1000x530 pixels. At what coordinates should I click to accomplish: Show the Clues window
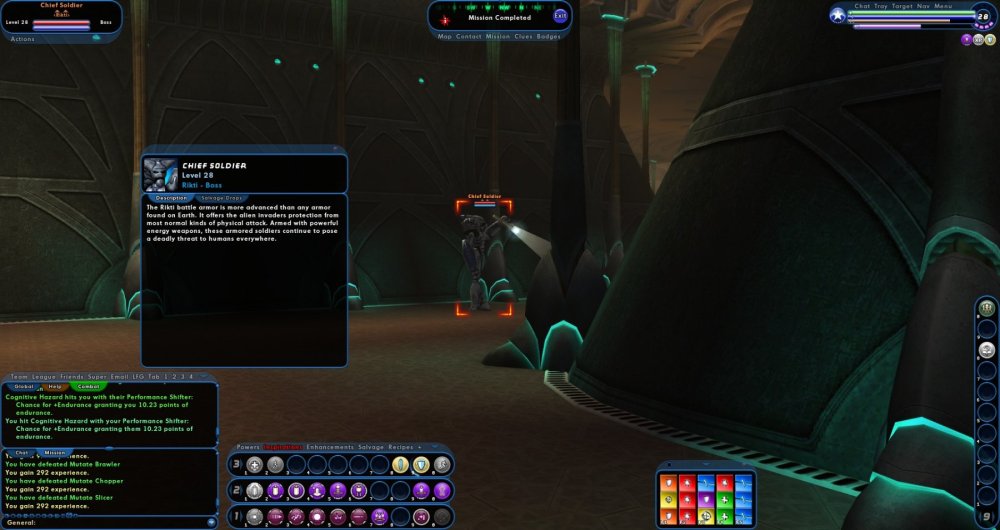(x=523, y=36)
